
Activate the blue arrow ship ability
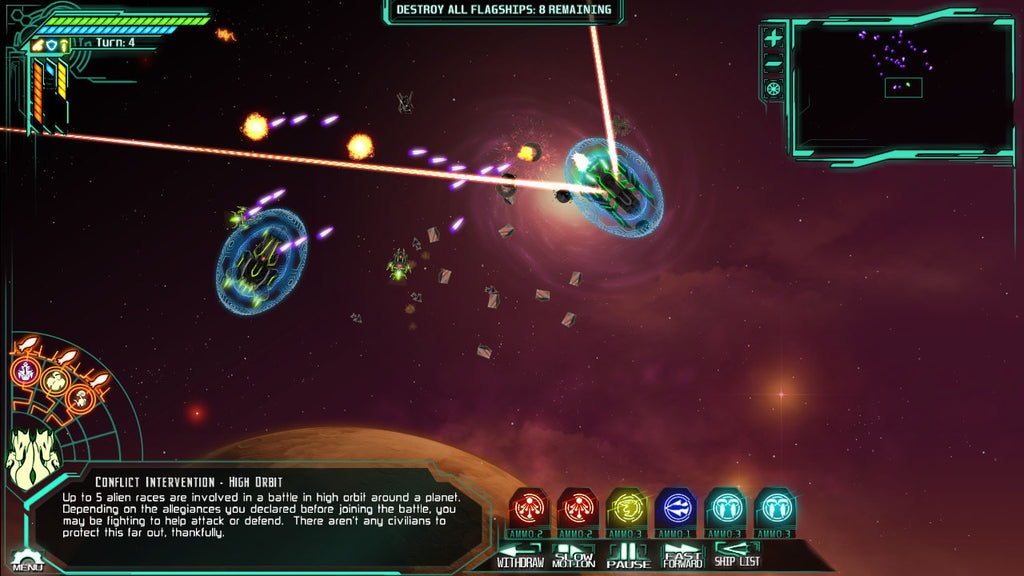tap(676, 510)
